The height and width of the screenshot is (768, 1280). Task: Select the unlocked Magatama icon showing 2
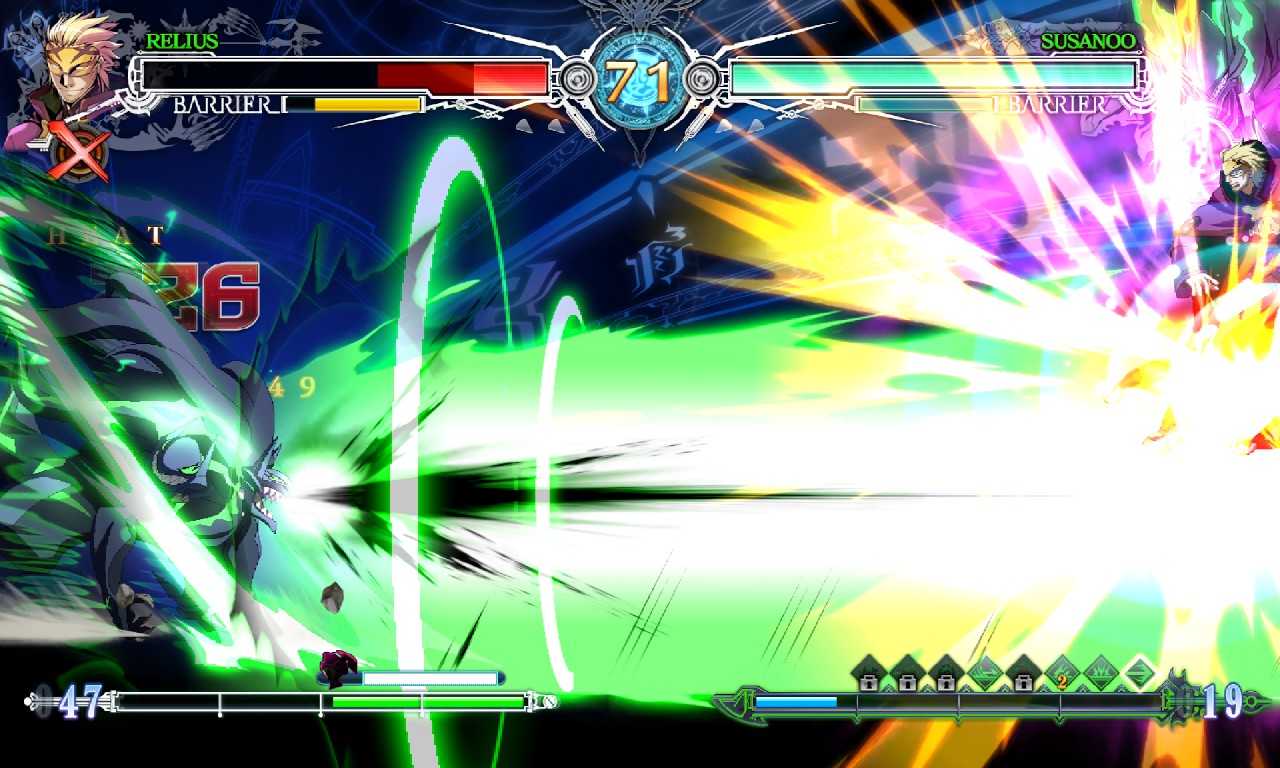tap(1060, 672)
